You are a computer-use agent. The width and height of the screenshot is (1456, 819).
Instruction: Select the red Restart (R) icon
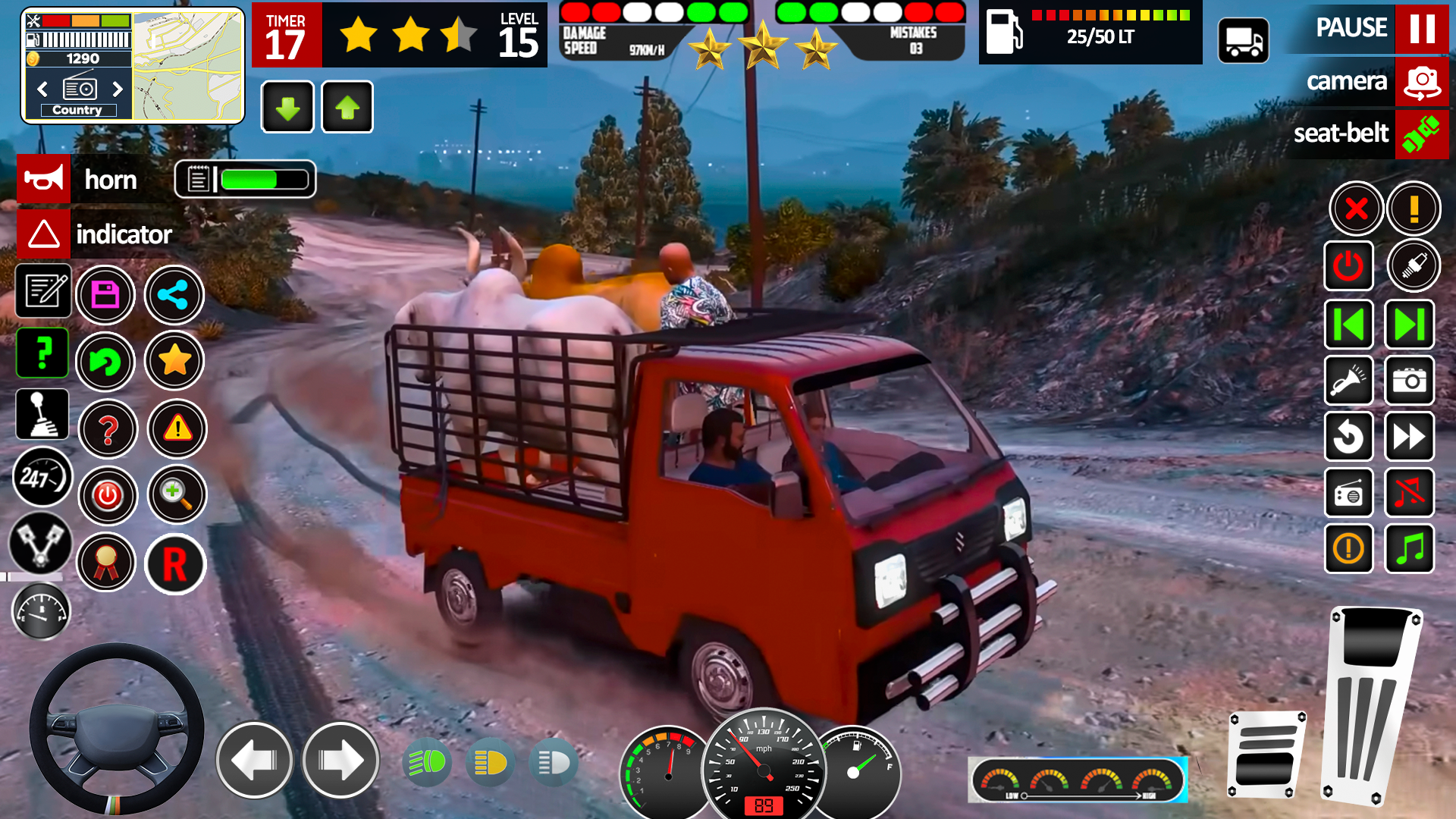pos(175,564)
